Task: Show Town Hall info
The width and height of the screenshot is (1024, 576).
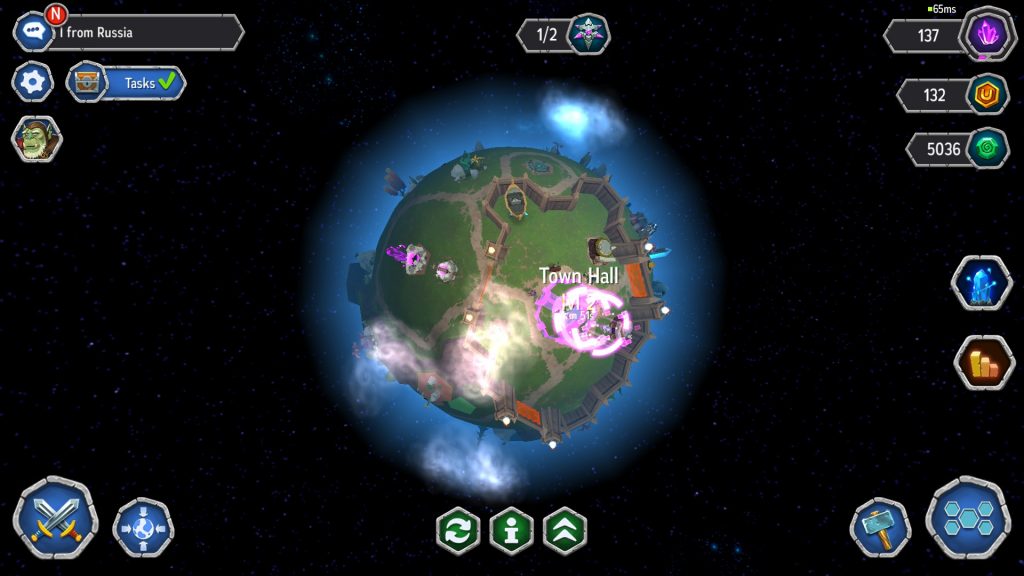Action: click(x=511, y=530)
